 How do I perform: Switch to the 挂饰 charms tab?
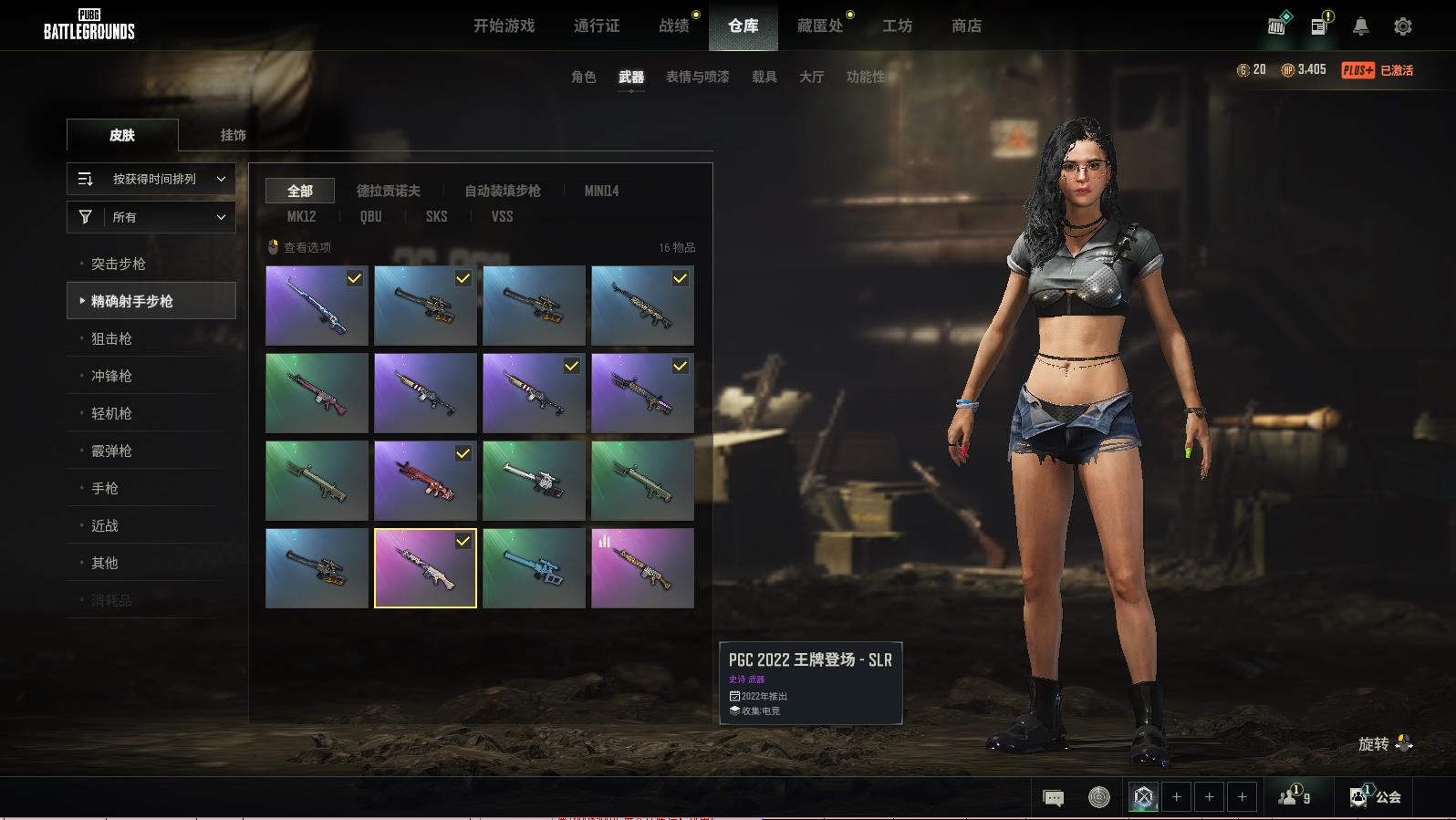233,135
